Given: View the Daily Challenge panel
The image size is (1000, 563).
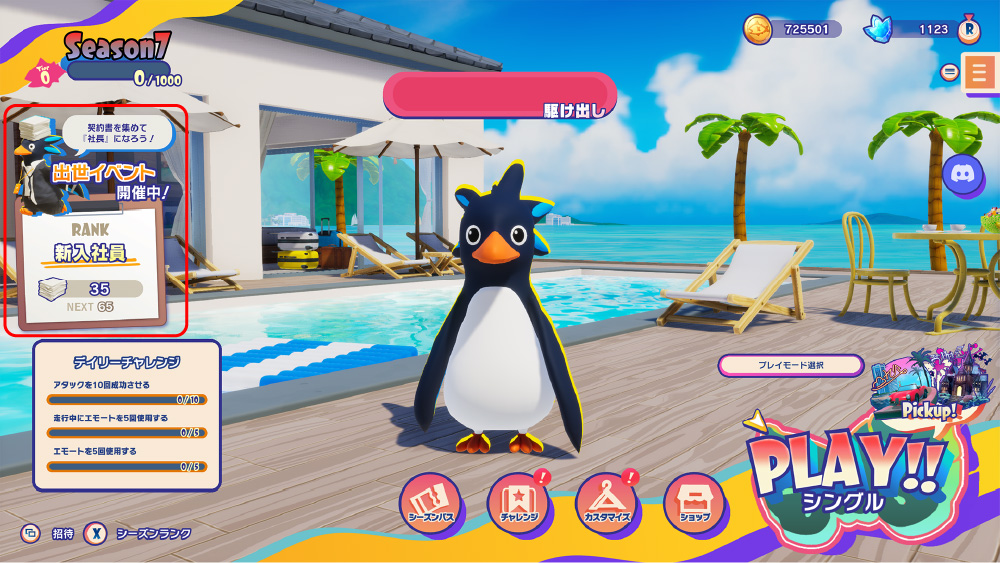Looking at the screenshot, I should point(127,415).
